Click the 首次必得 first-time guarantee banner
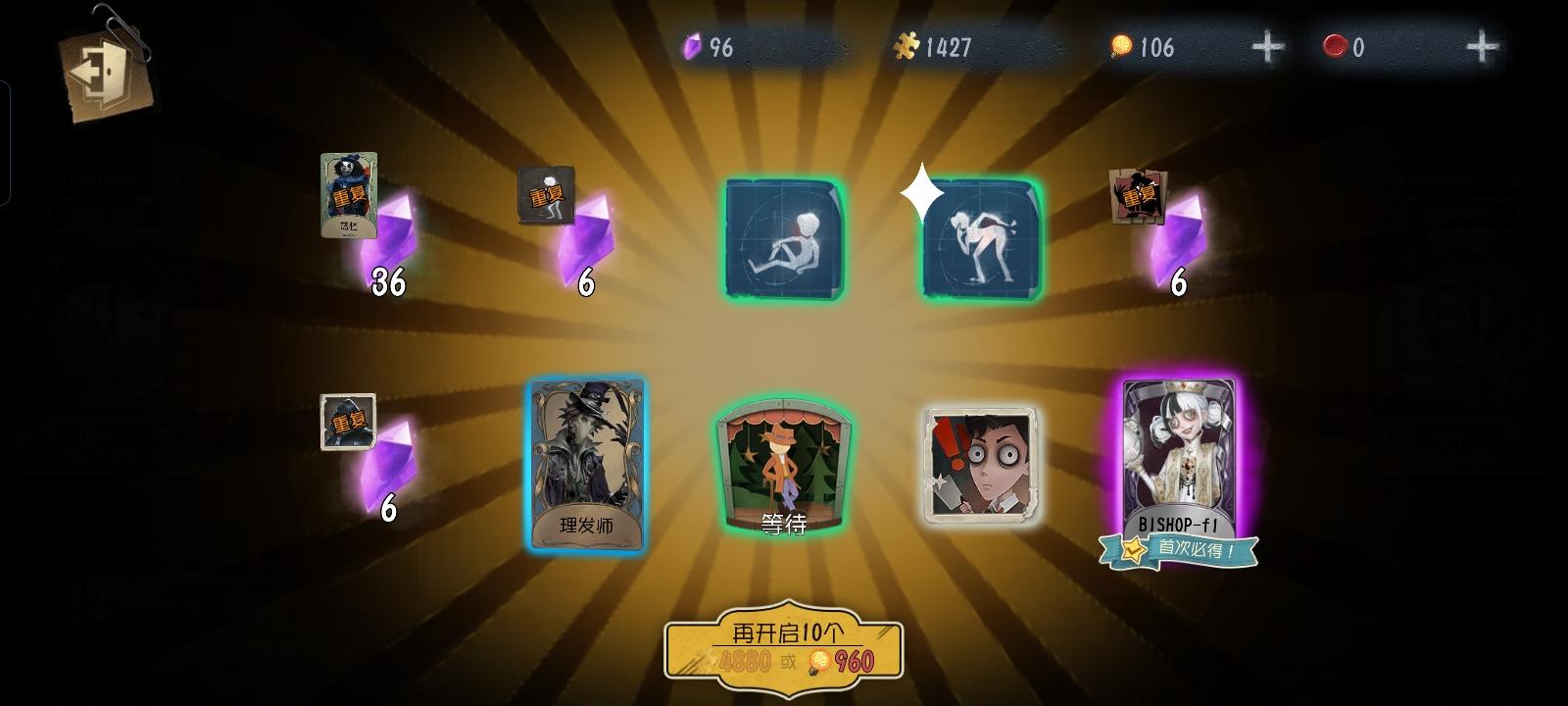1568x706 pixels. click(1181, 549)
